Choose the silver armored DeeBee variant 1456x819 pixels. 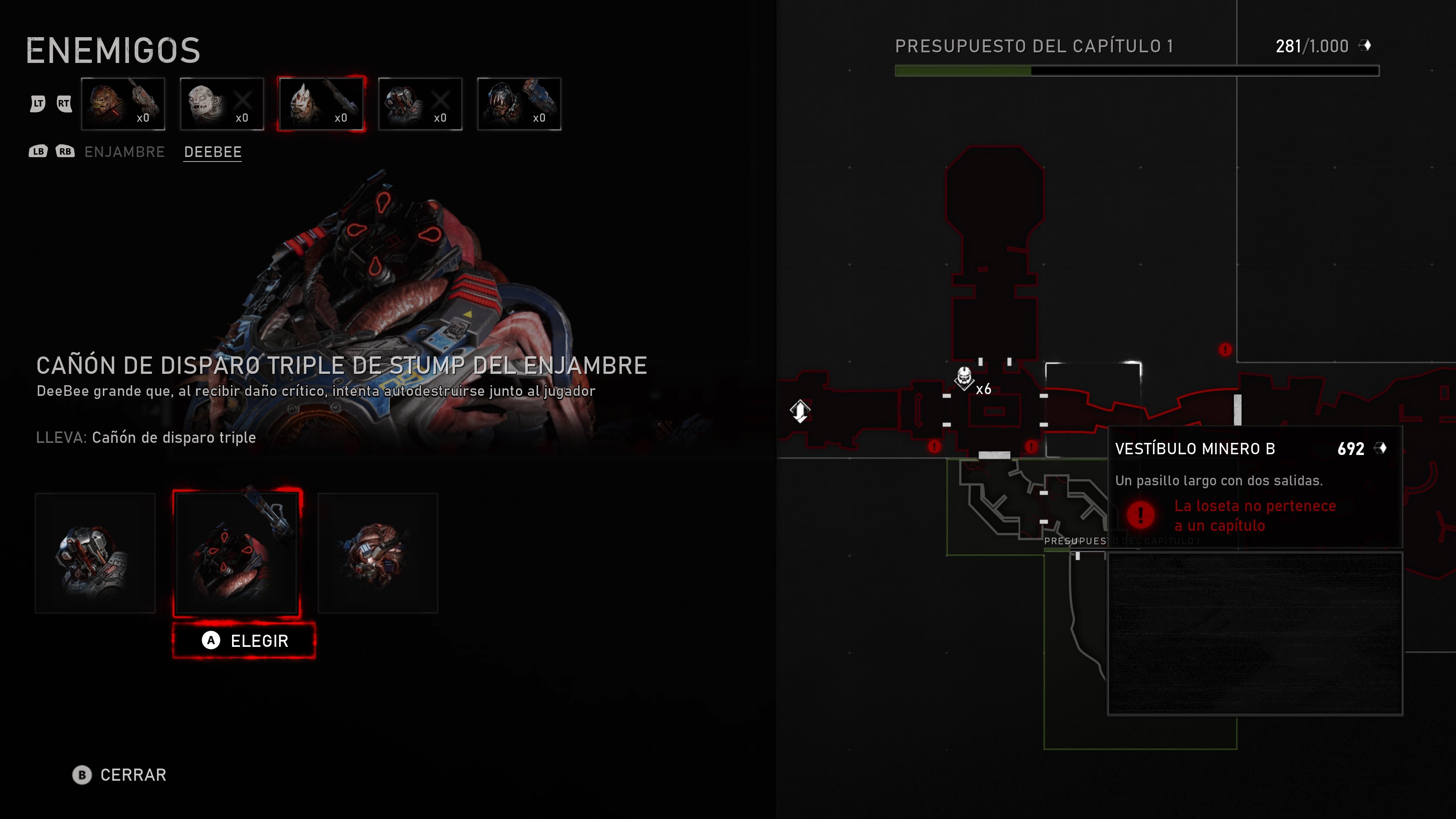coord(95,553)
